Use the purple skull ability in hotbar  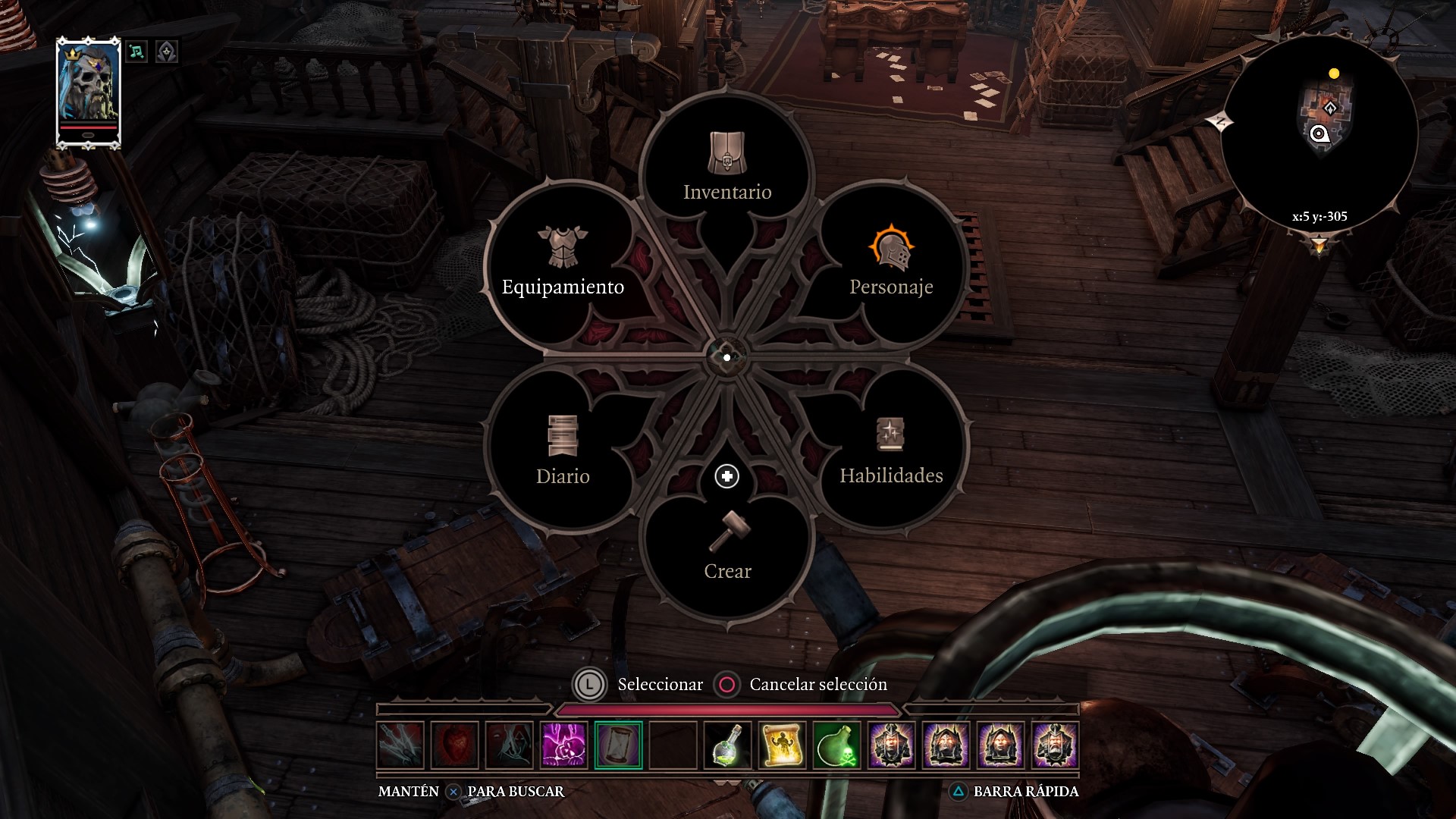coord(564,745)
